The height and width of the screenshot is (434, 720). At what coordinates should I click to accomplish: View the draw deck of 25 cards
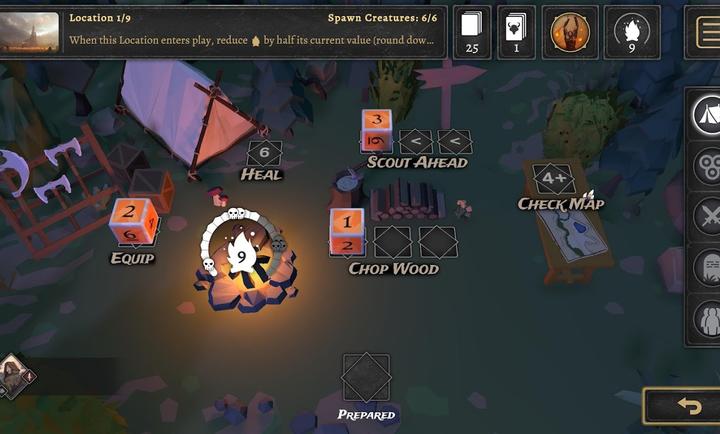472,32
